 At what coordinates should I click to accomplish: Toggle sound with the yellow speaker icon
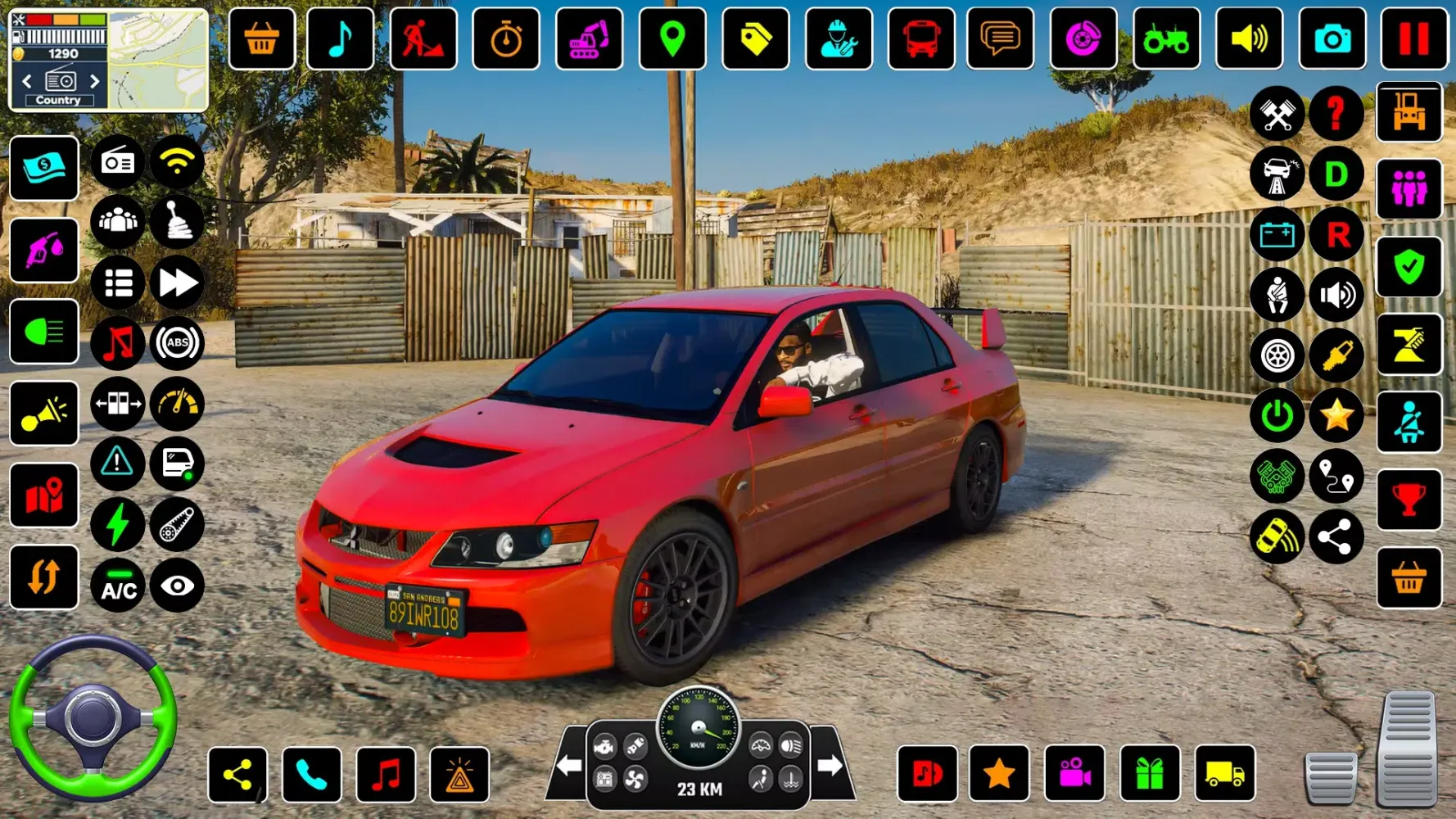pos(1249,38)
